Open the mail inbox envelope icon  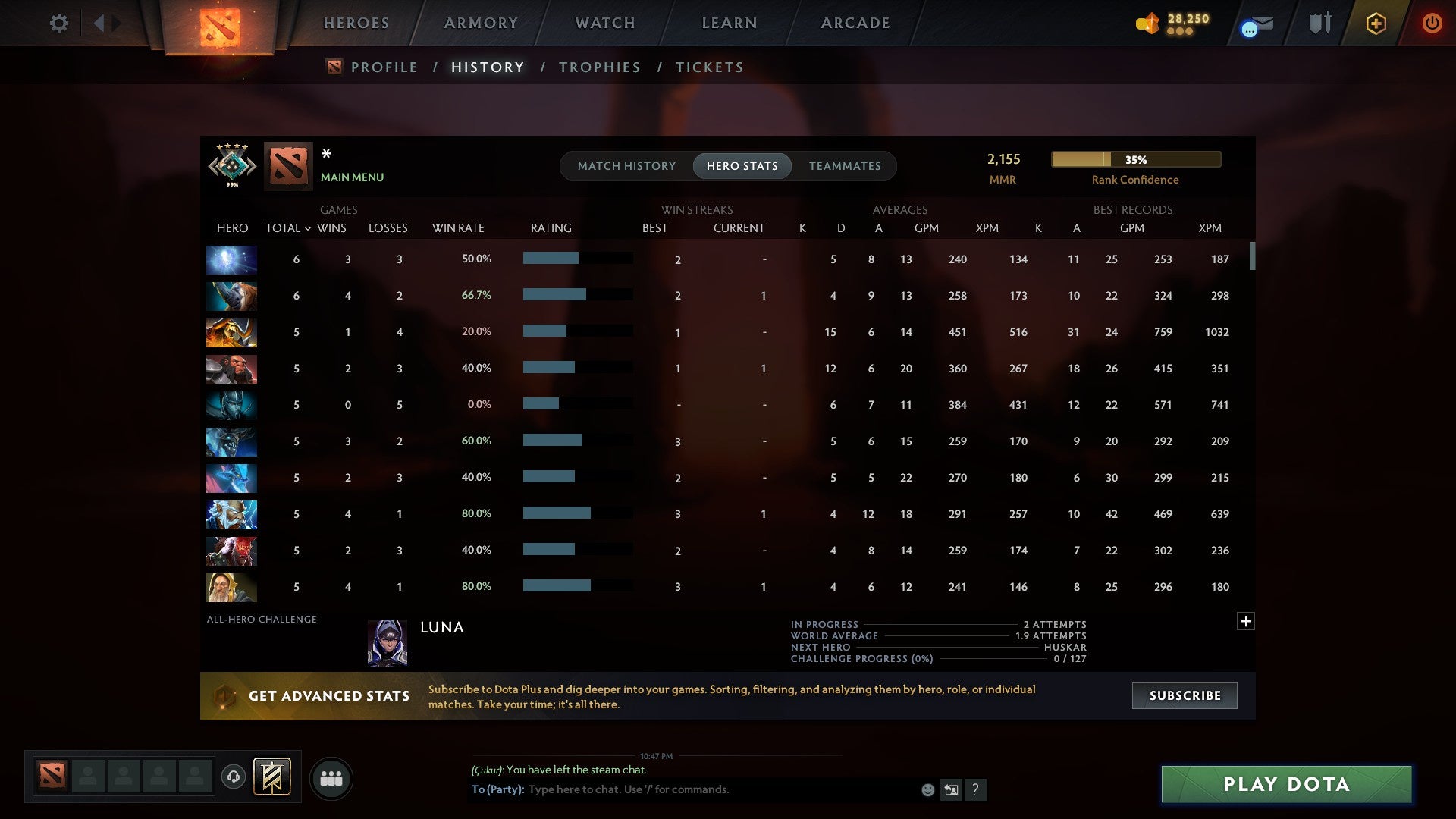click(x=1255, y=23)
